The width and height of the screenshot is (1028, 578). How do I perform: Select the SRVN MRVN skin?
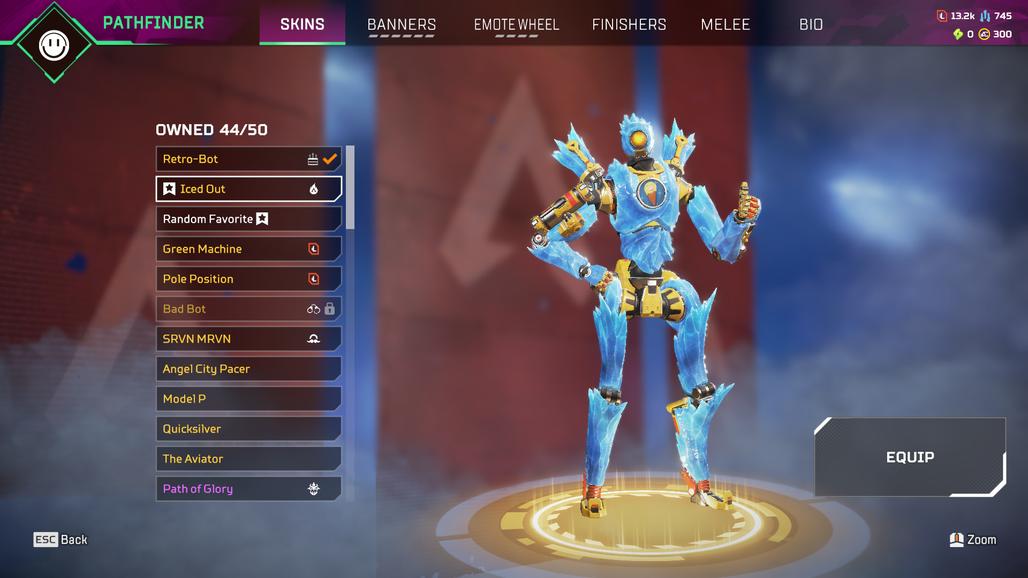(x=248, y=339)
